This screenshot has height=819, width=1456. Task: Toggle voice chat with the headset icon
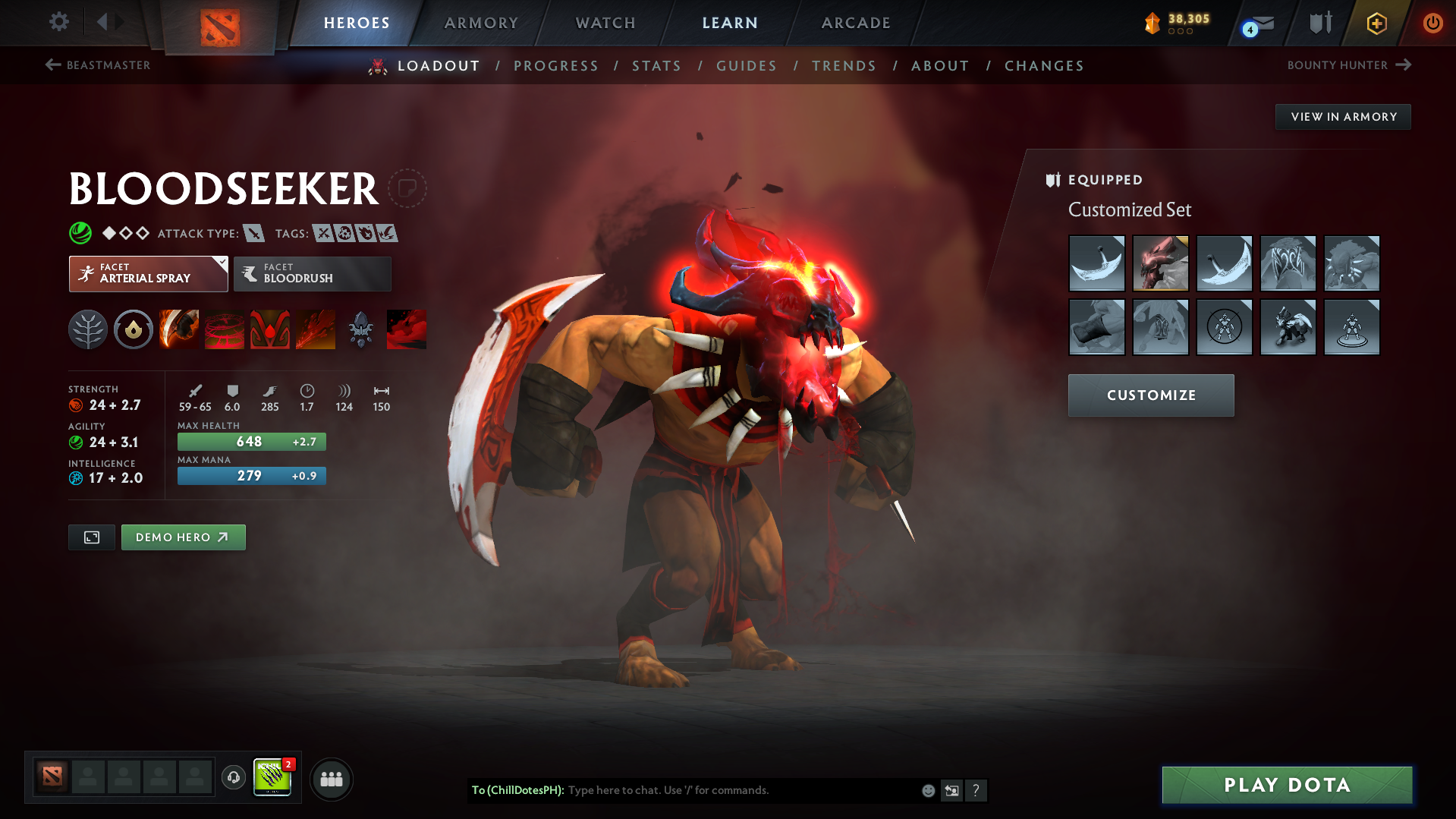tap(233, 779)
